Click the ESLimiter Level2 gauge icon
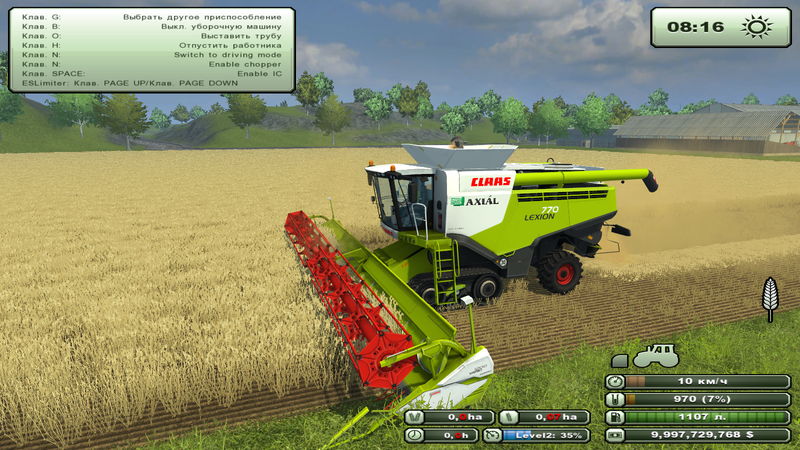The height and width of the screenshot is (450, 800). click(492, 435)
